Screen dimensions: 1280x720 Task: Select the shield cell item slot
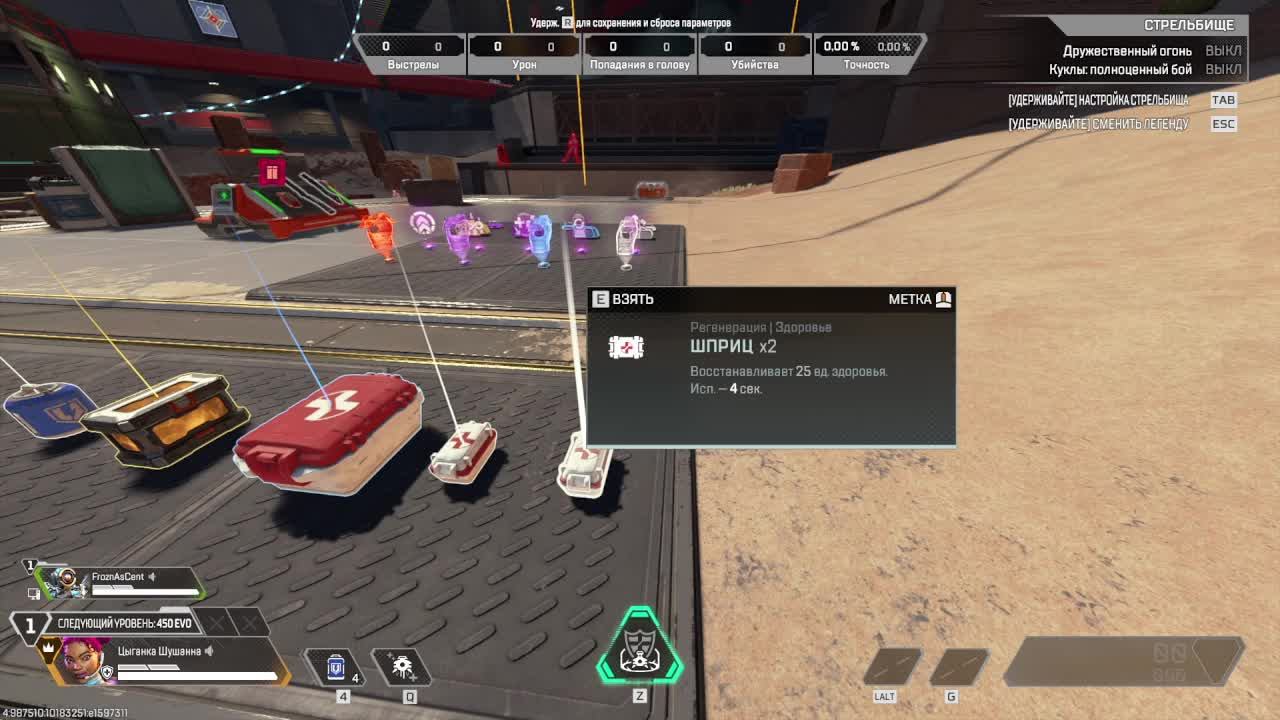(x=337, y=667)
